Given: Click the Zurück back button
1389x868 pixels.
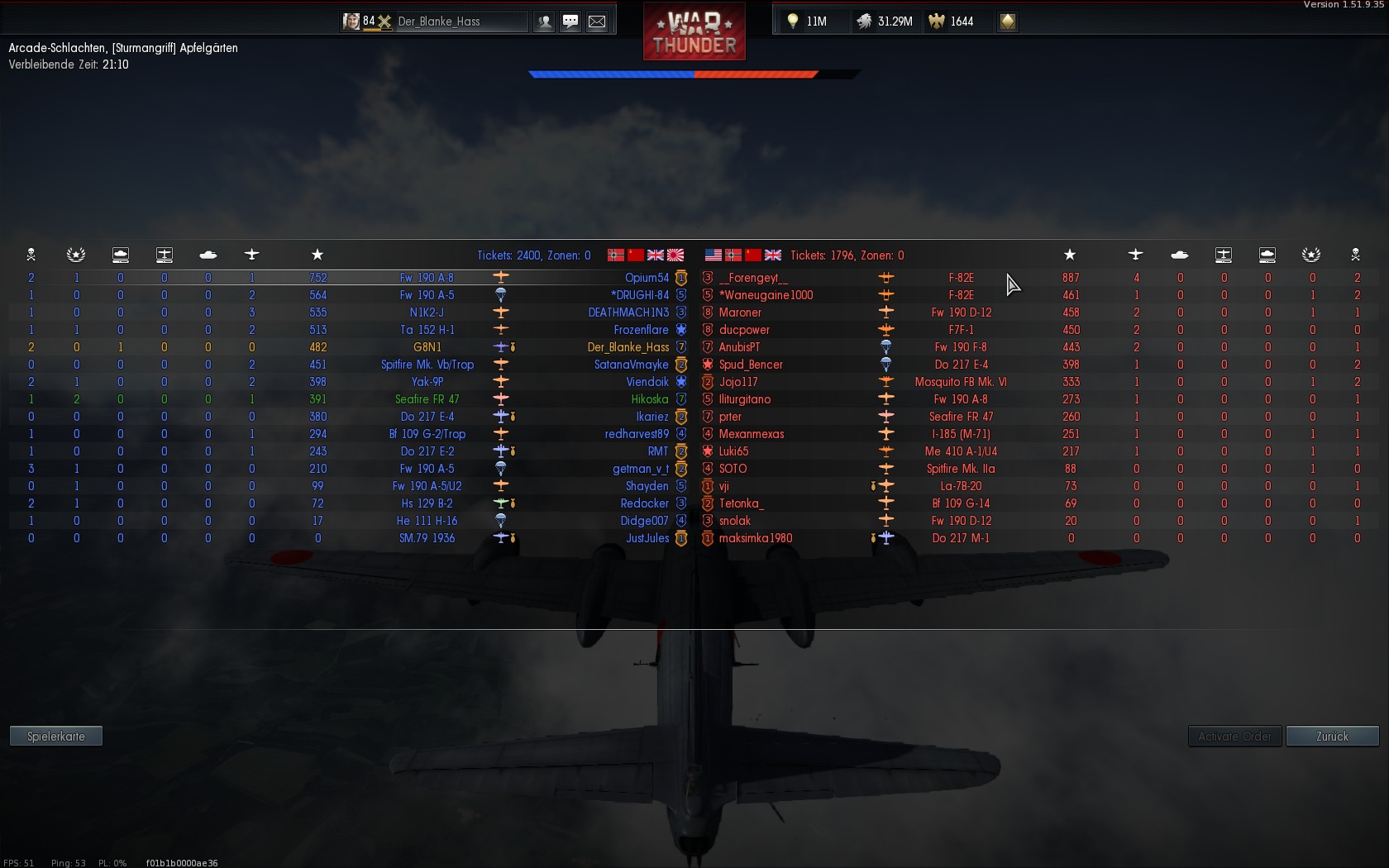Looking at the screenshot, I should 1332,737.
